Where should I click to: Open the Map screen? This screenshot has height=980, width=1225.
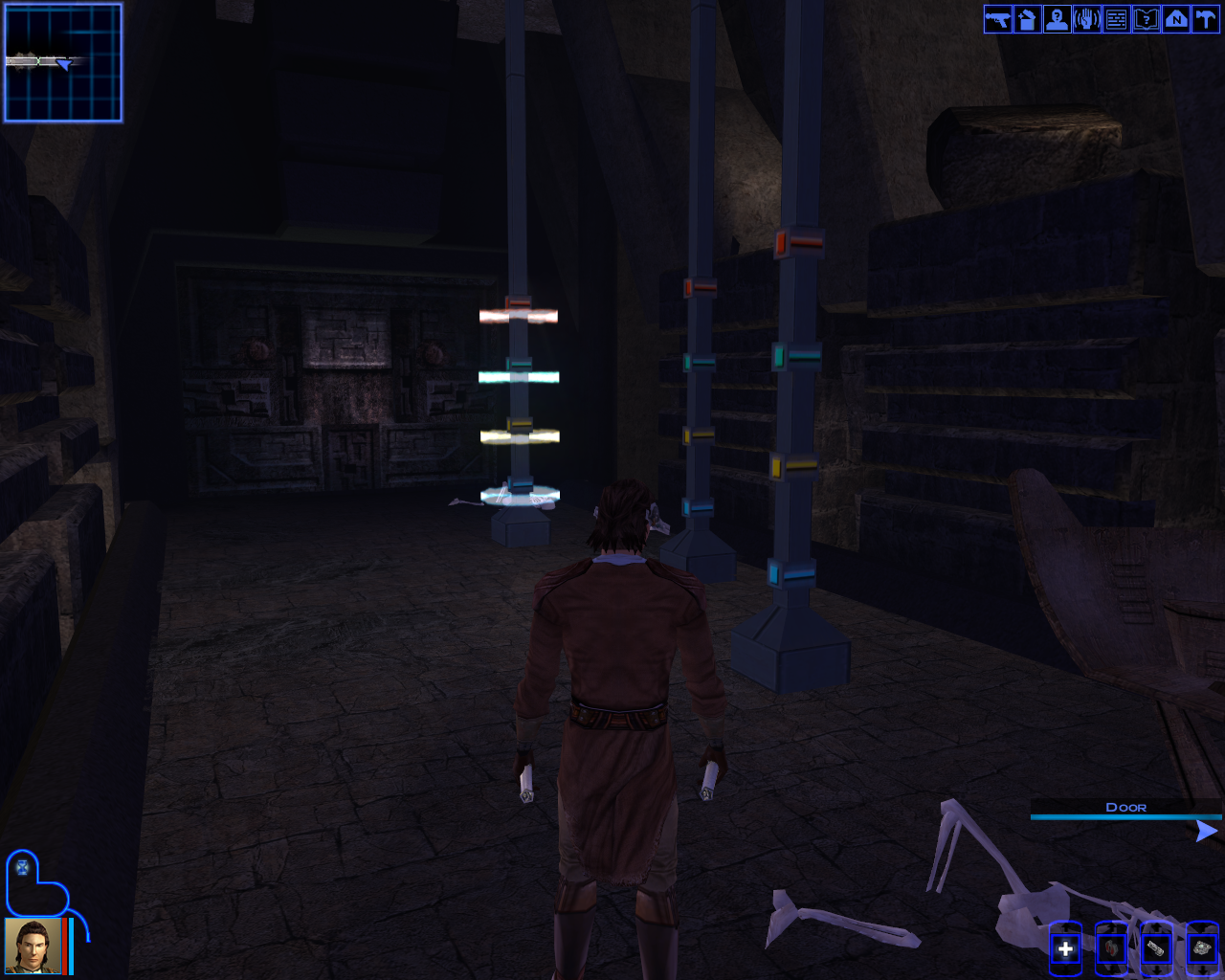1175,19
